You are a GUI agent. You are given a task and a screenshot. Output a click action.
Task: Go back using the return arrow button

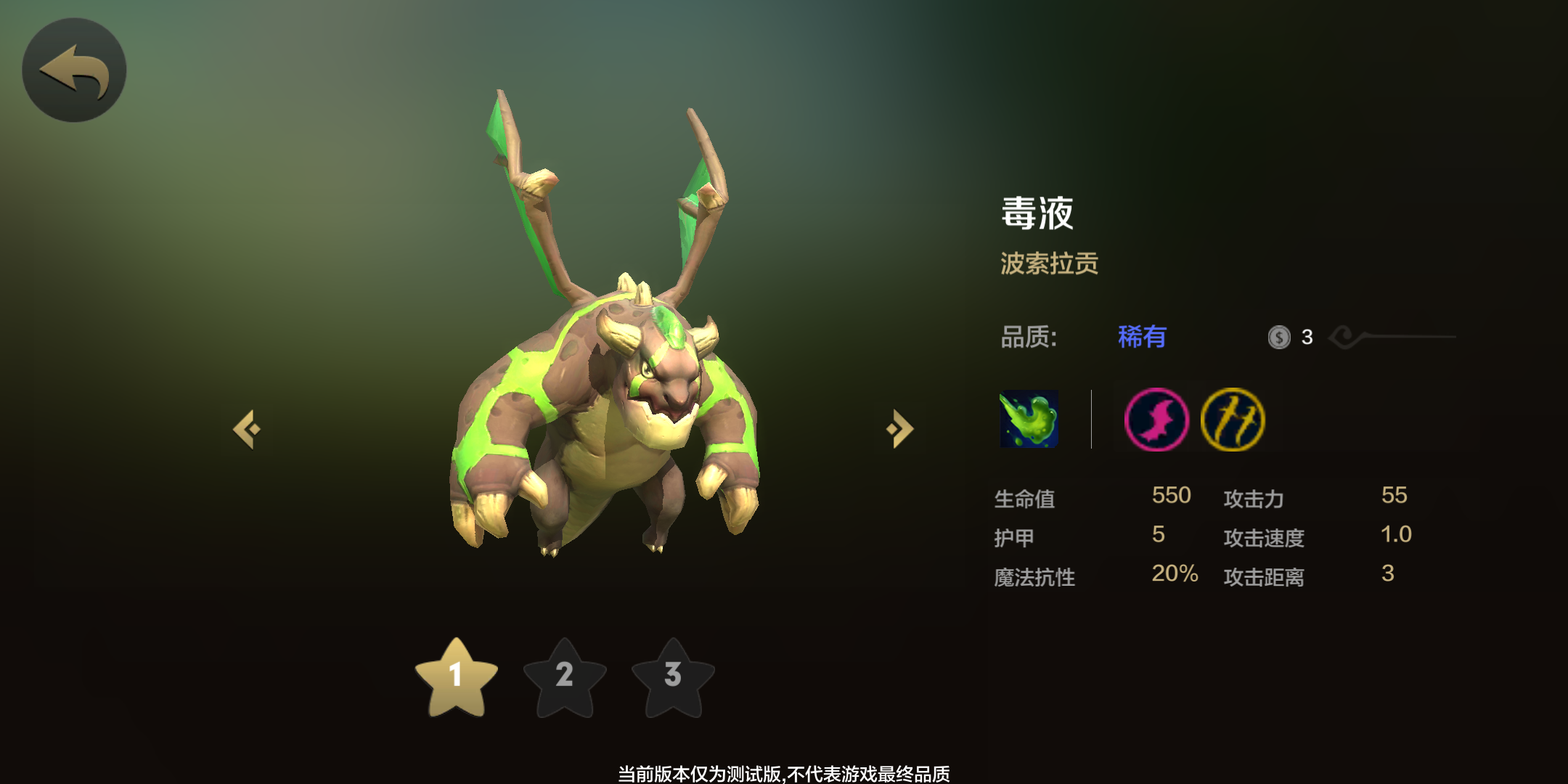click(x=74, y=70)
